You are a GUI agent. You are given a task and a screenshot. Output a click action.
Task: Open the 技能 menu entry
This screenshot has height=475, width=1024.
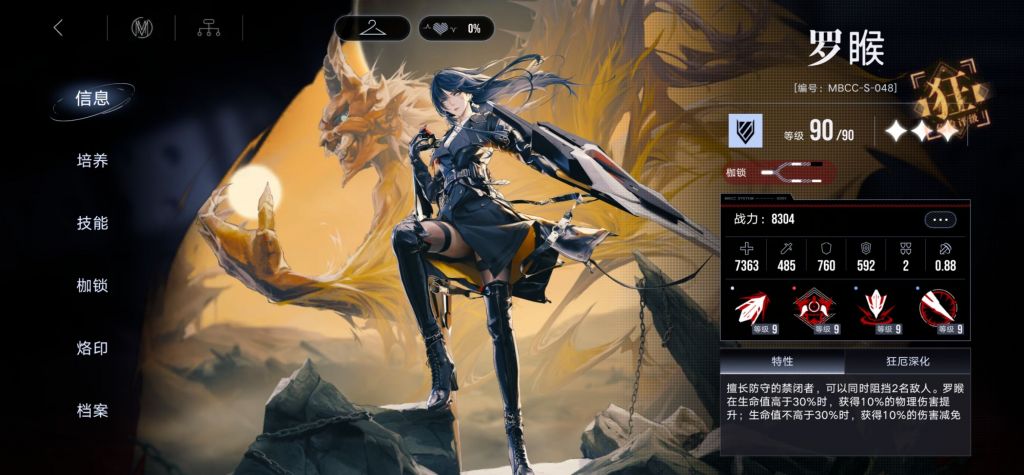pyautogui.click(x=92, y=223)
